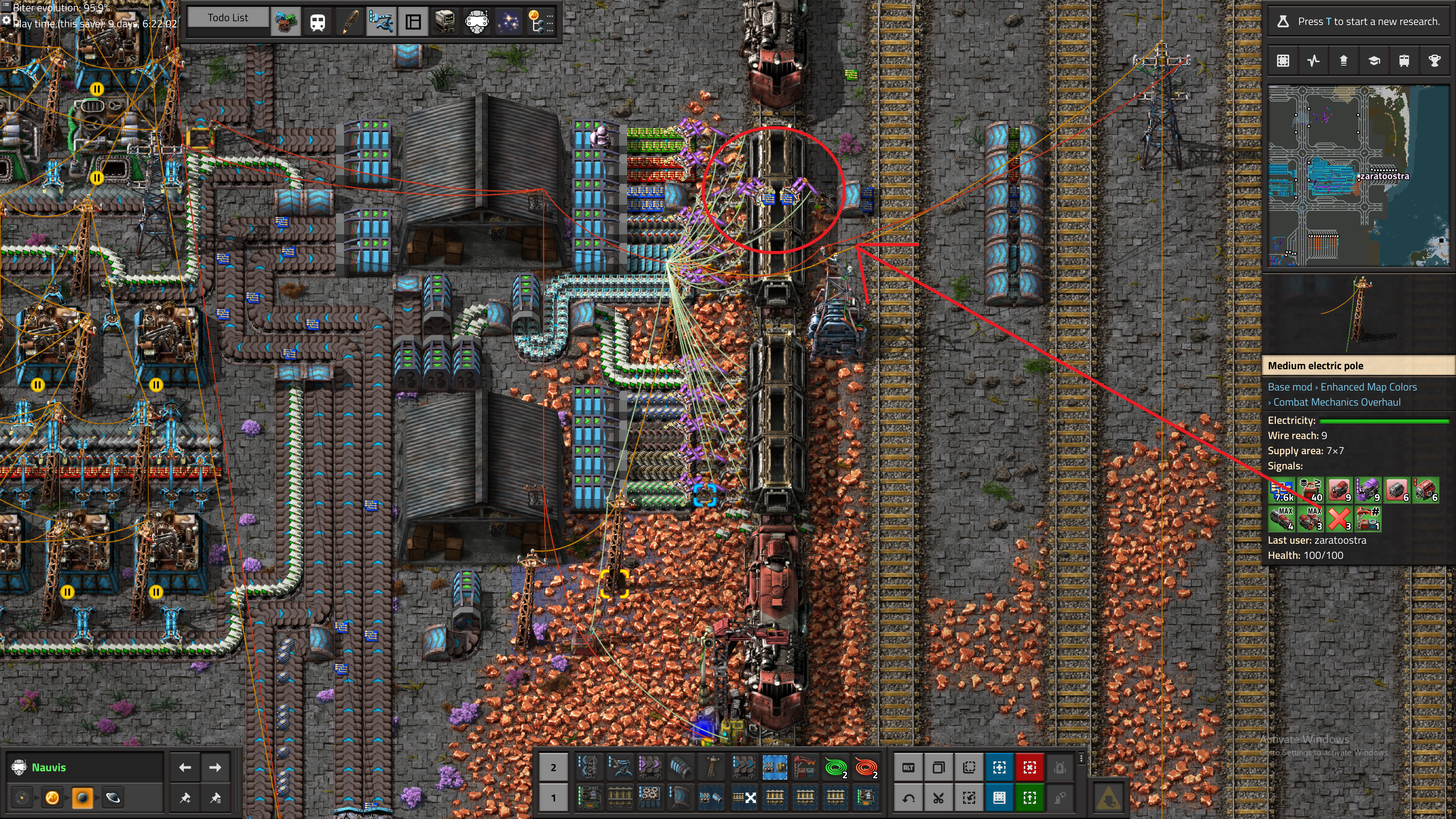
Task: Open the trophy achievements button
Action: click(x=1434, y=61)
